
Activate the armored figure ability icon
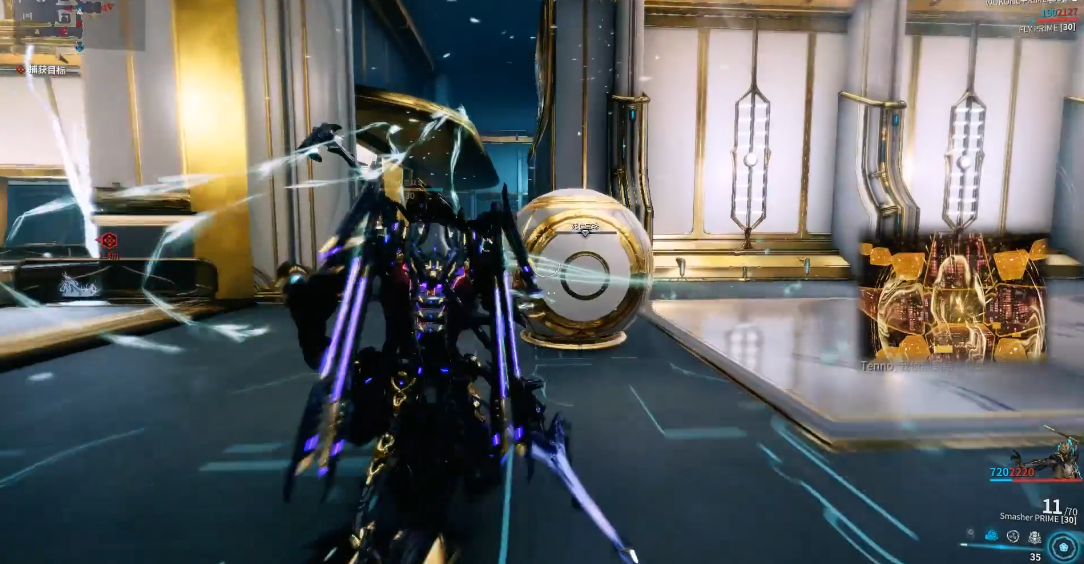1033,536
